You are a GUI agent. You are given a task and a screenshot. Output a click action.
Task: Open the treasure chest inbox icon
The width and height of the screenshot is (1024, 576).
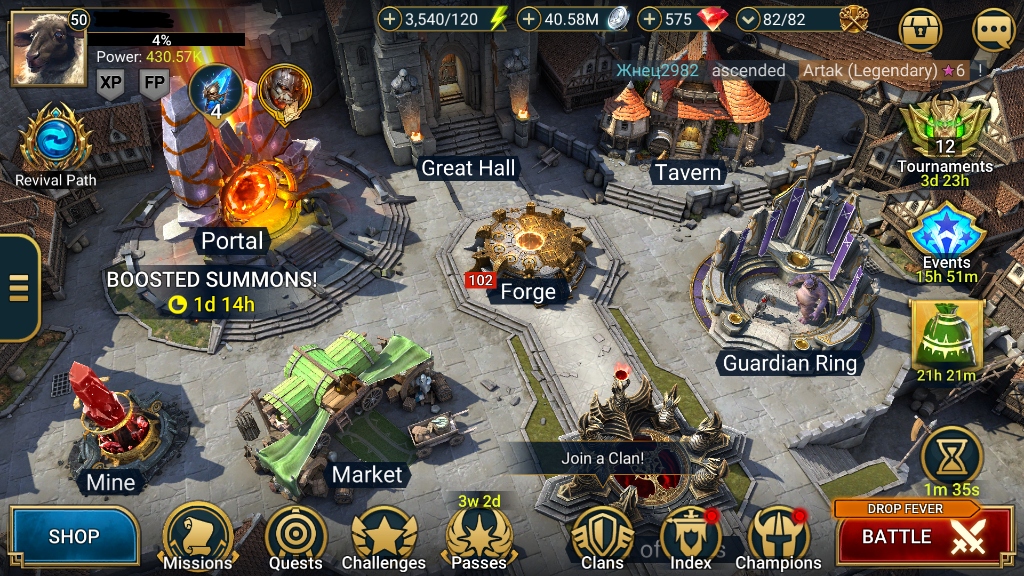coord(921,30)
